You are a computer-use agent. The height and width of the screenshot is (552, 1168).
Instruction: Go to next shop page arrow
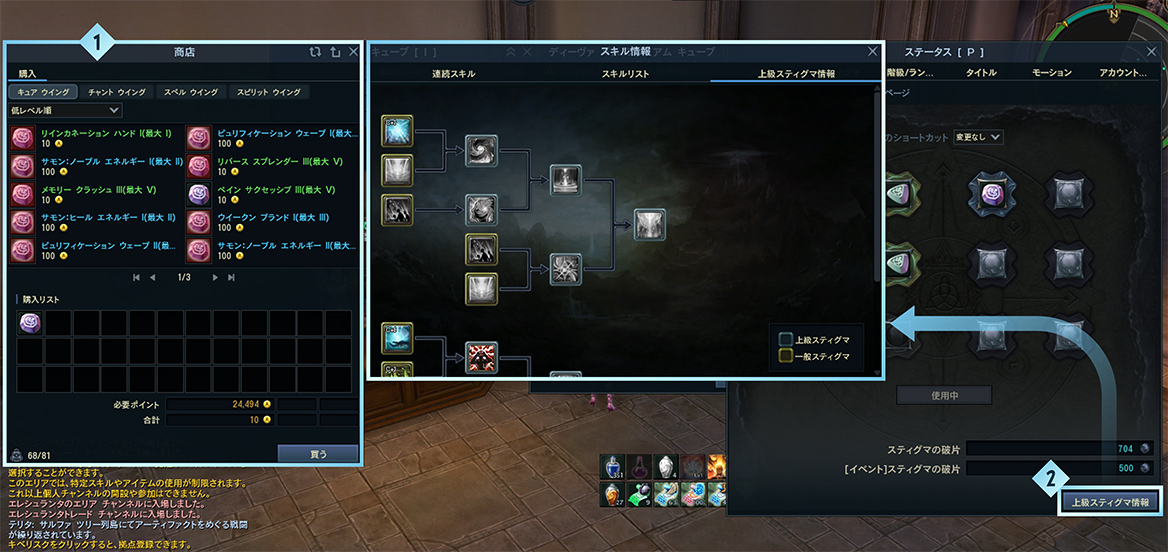[x=215, y=277]
